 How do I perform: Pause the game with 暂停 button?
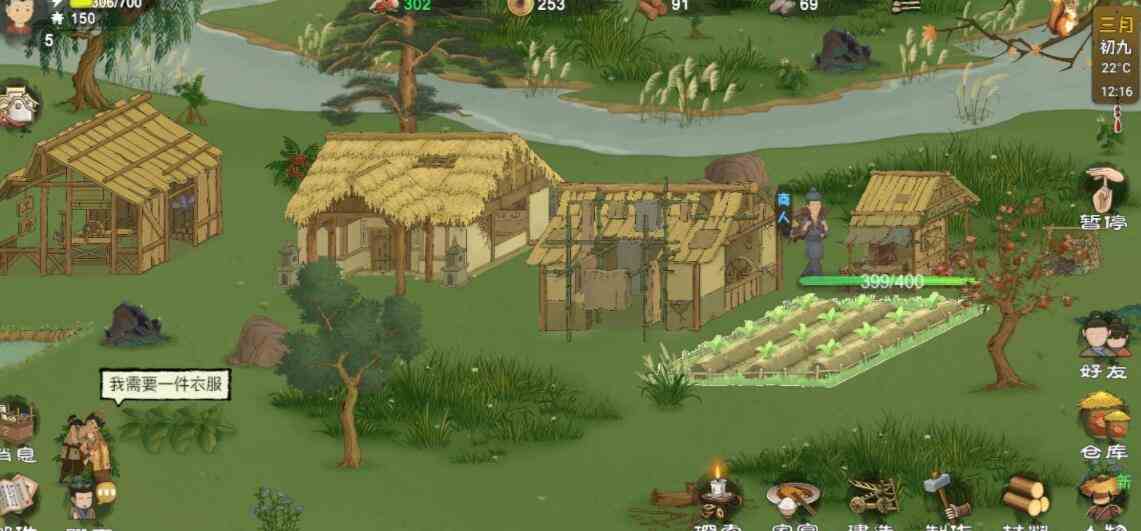(1103, 195)
